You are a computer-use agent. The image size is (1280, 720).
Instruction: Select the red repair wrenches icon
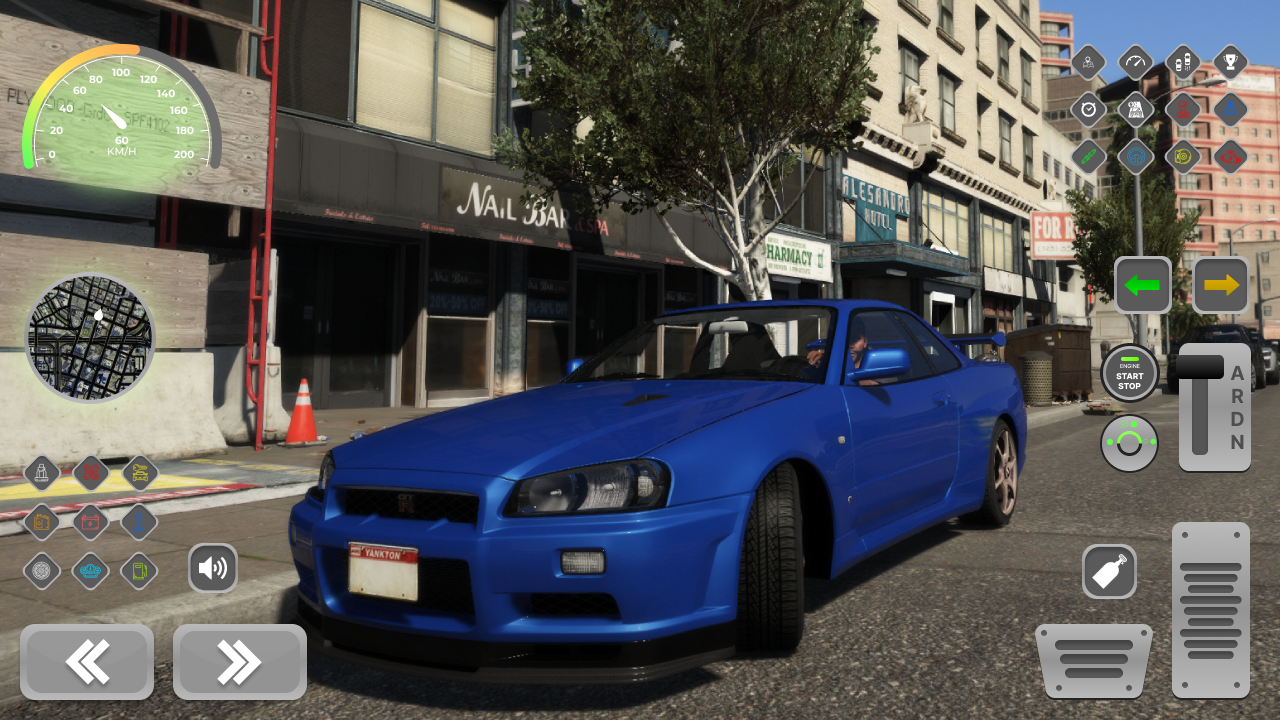[88, 472]
